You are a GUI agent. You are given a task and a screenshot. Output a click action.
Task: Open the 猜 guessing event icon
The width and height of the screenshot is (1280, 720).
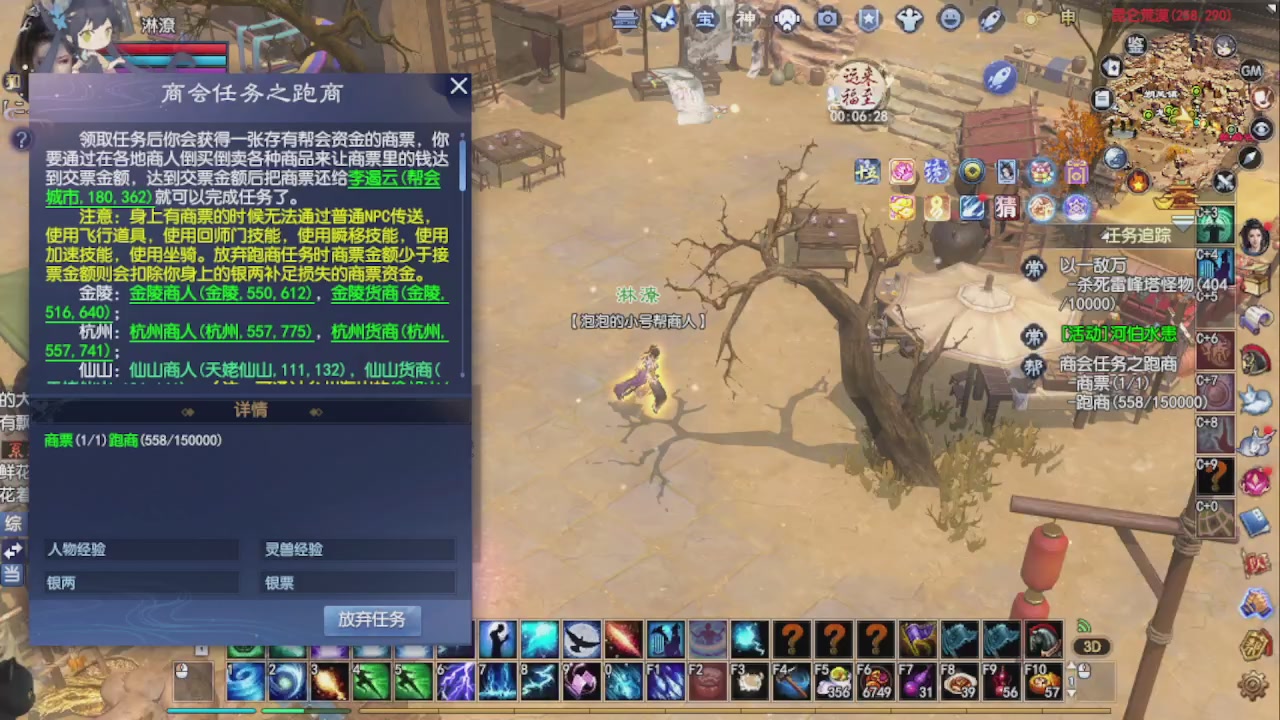tap(1007, 207)
